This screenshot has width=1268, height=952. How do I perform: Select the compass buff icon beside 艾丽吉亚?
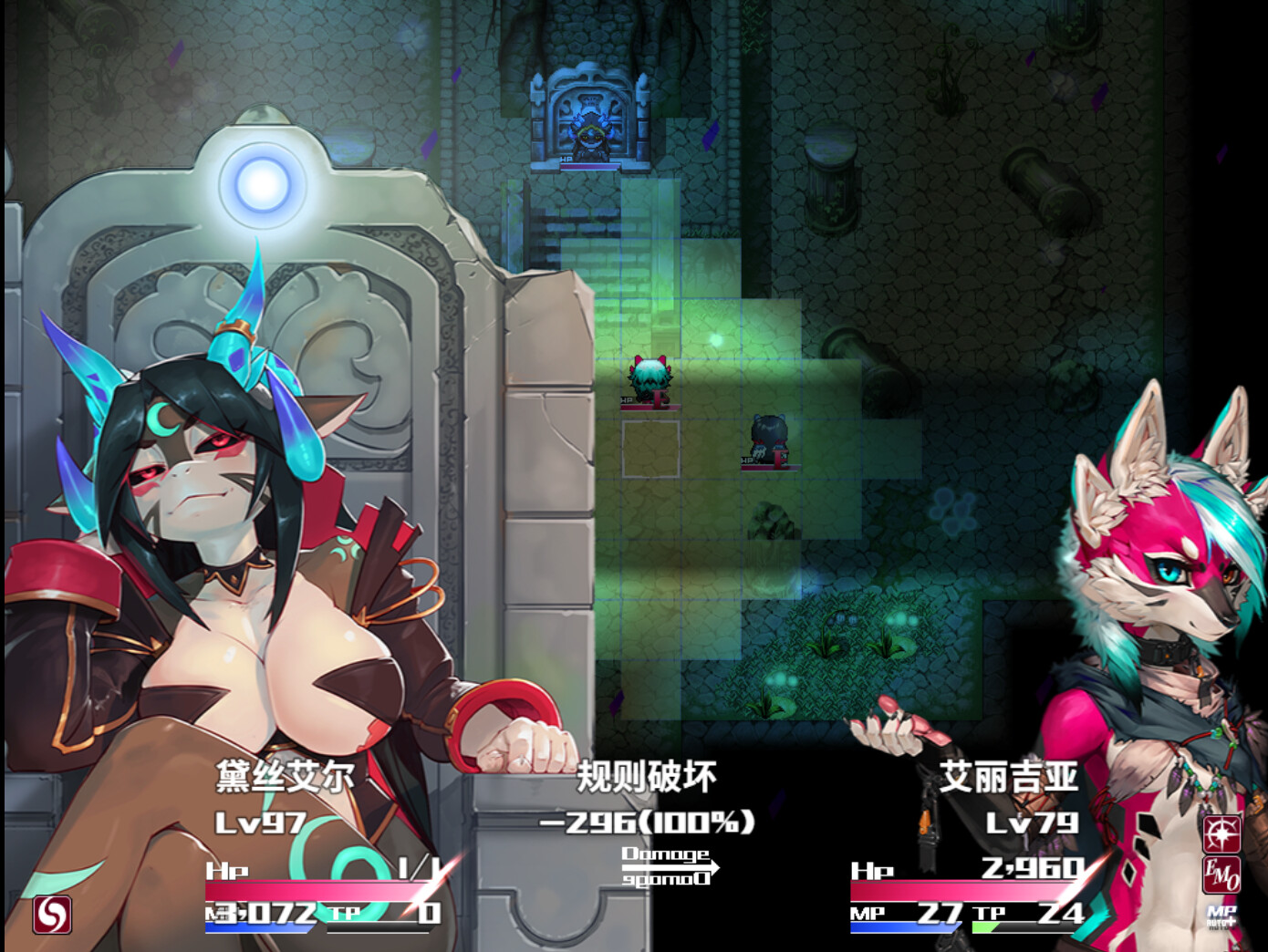coord(1221,833)
